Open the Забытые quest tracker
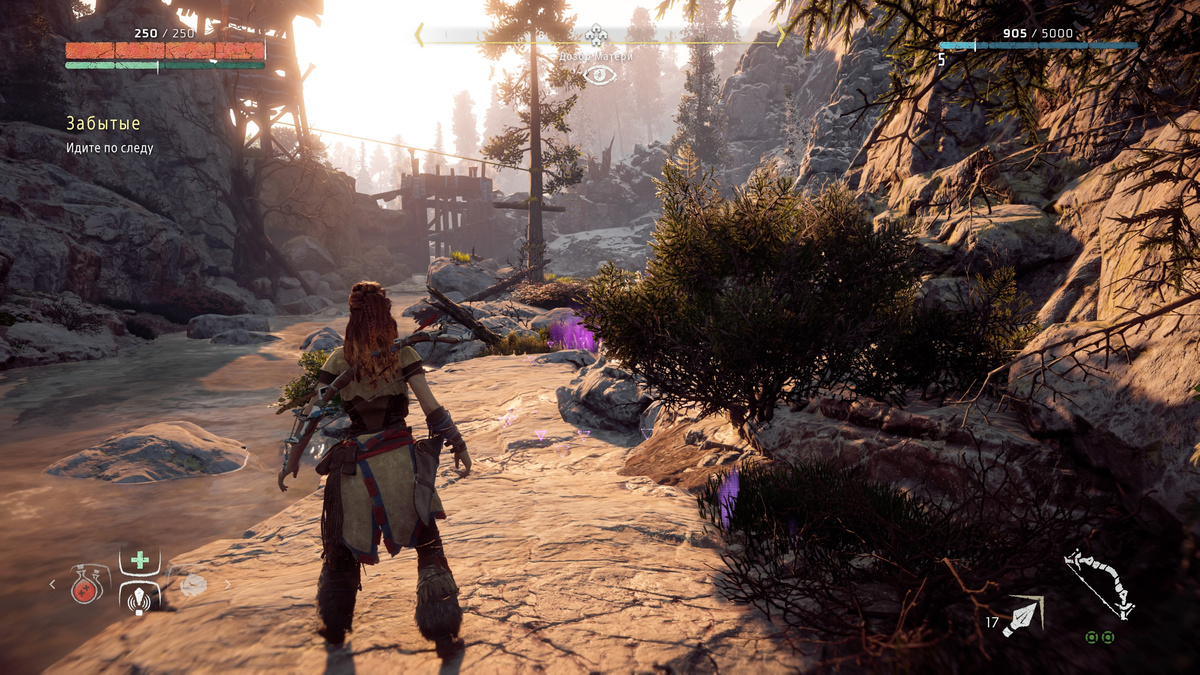The height and width of the screenshot is (675, 1200). click(x=103, y=124)
